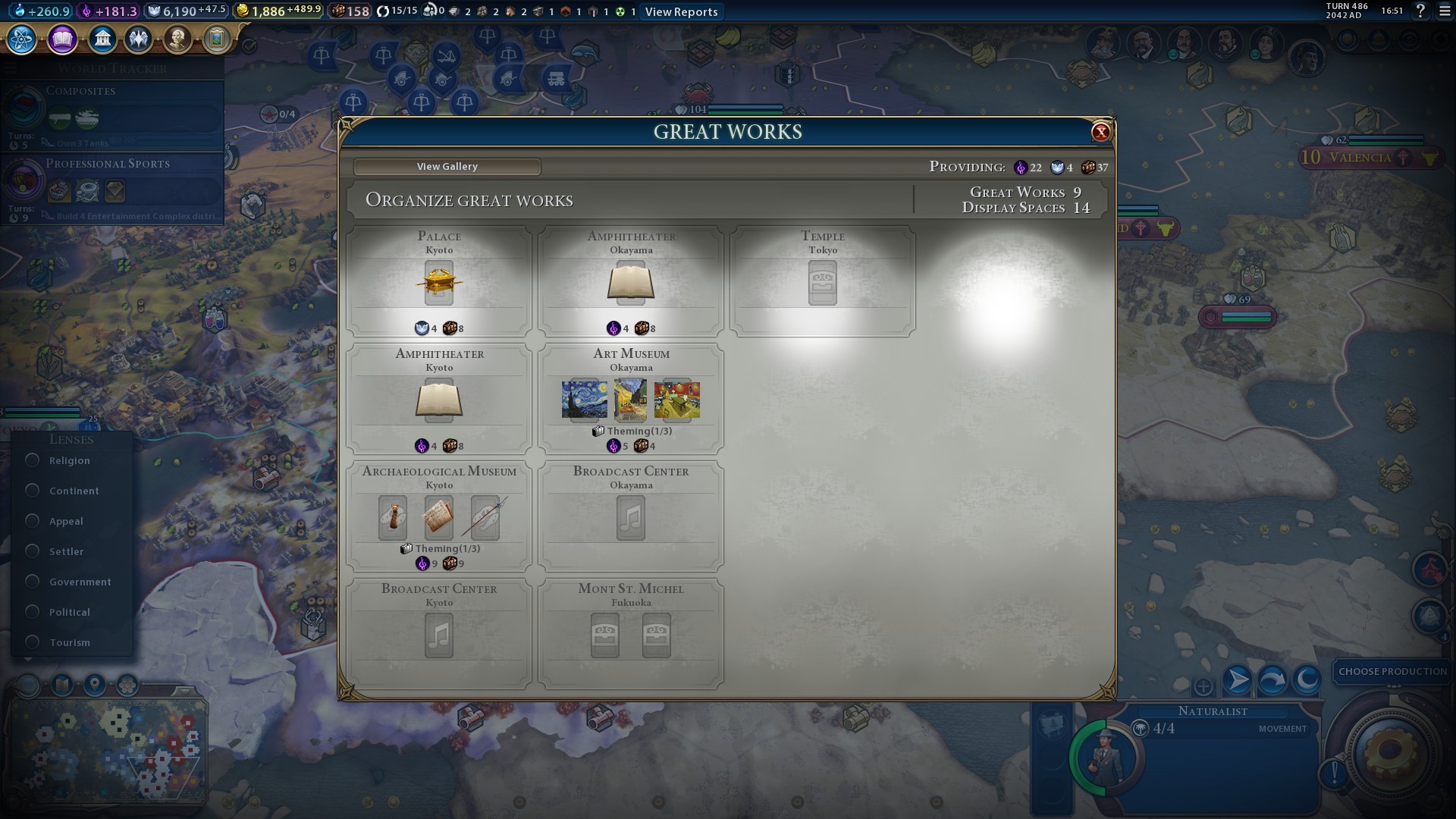The image size is (1456, 819).
Task: Turn on the Appeal lens
Action: [x=33, y=521]
